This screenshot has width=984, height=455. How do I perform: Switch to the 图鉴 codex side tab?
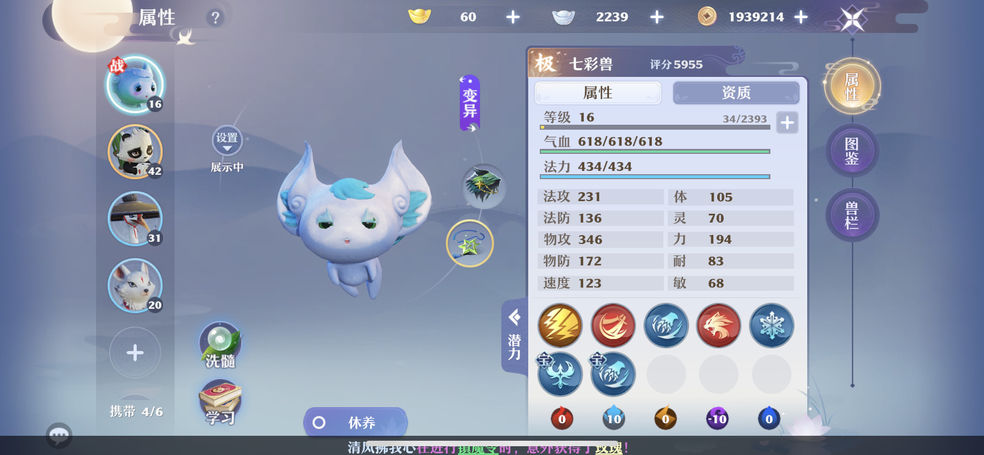click(851, 151)
